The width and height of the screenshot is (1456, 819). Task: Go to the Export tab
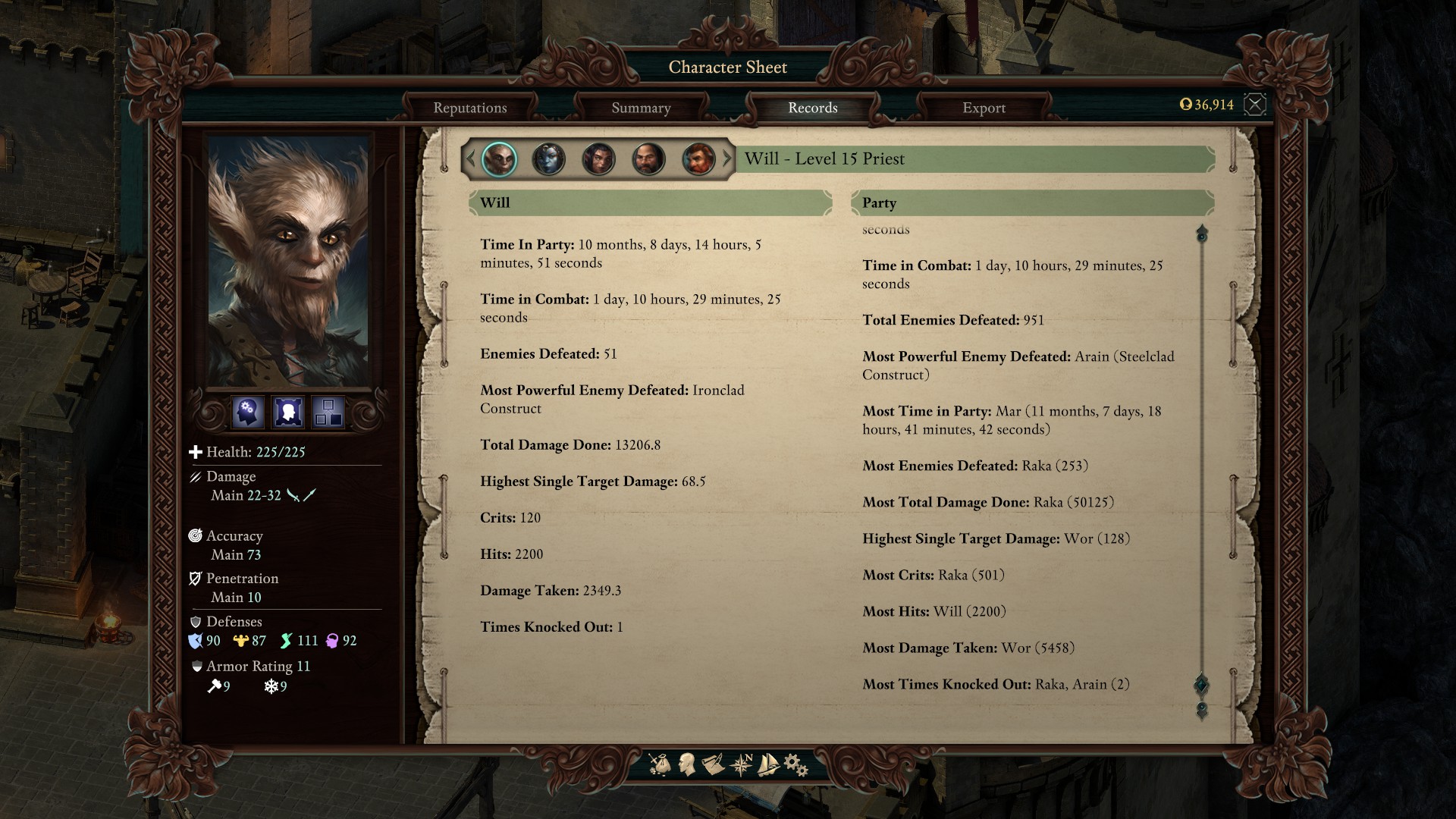pos(984,108)
